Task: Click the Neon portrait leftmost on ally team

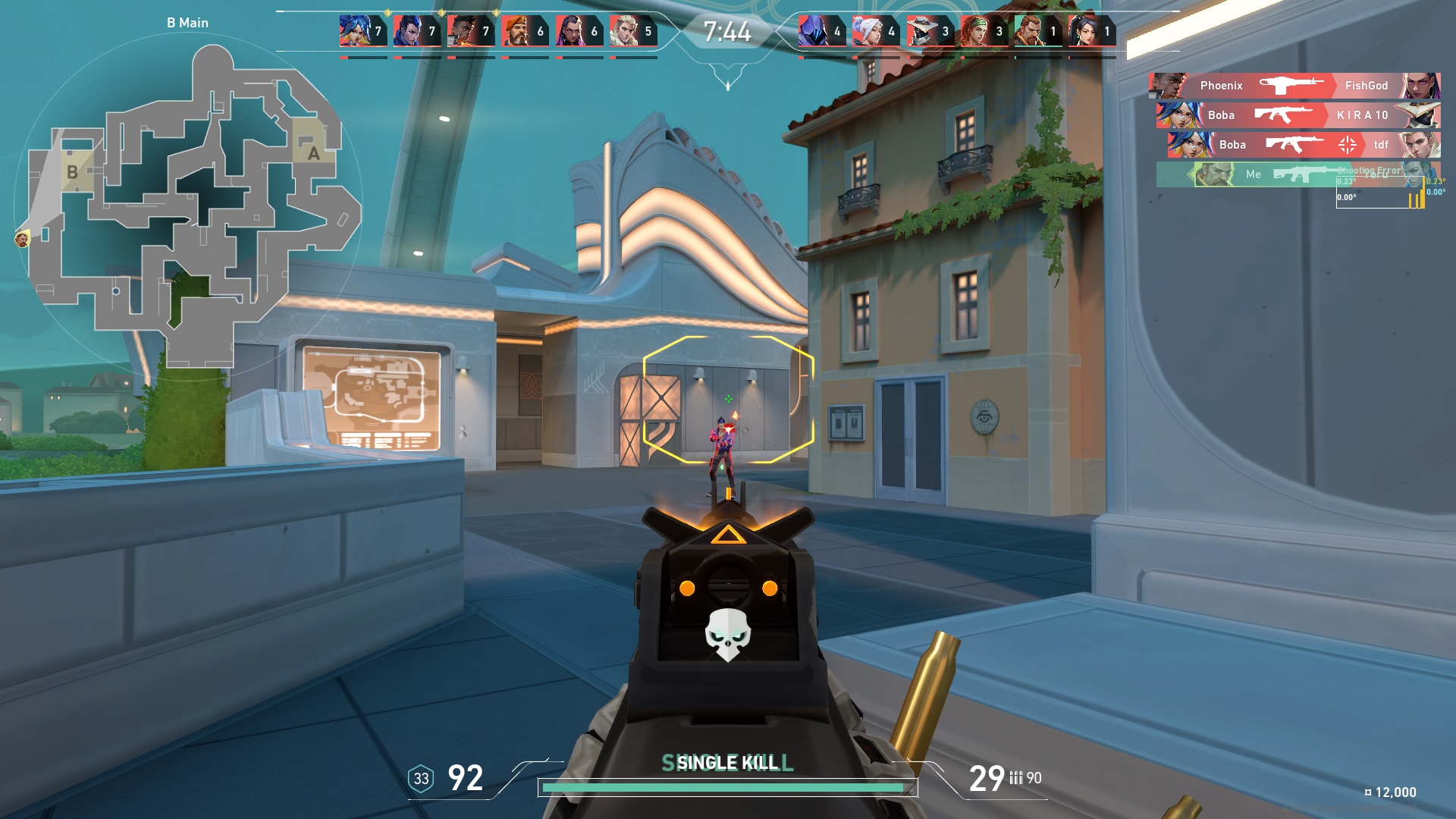Action: (x=354, y=30)
